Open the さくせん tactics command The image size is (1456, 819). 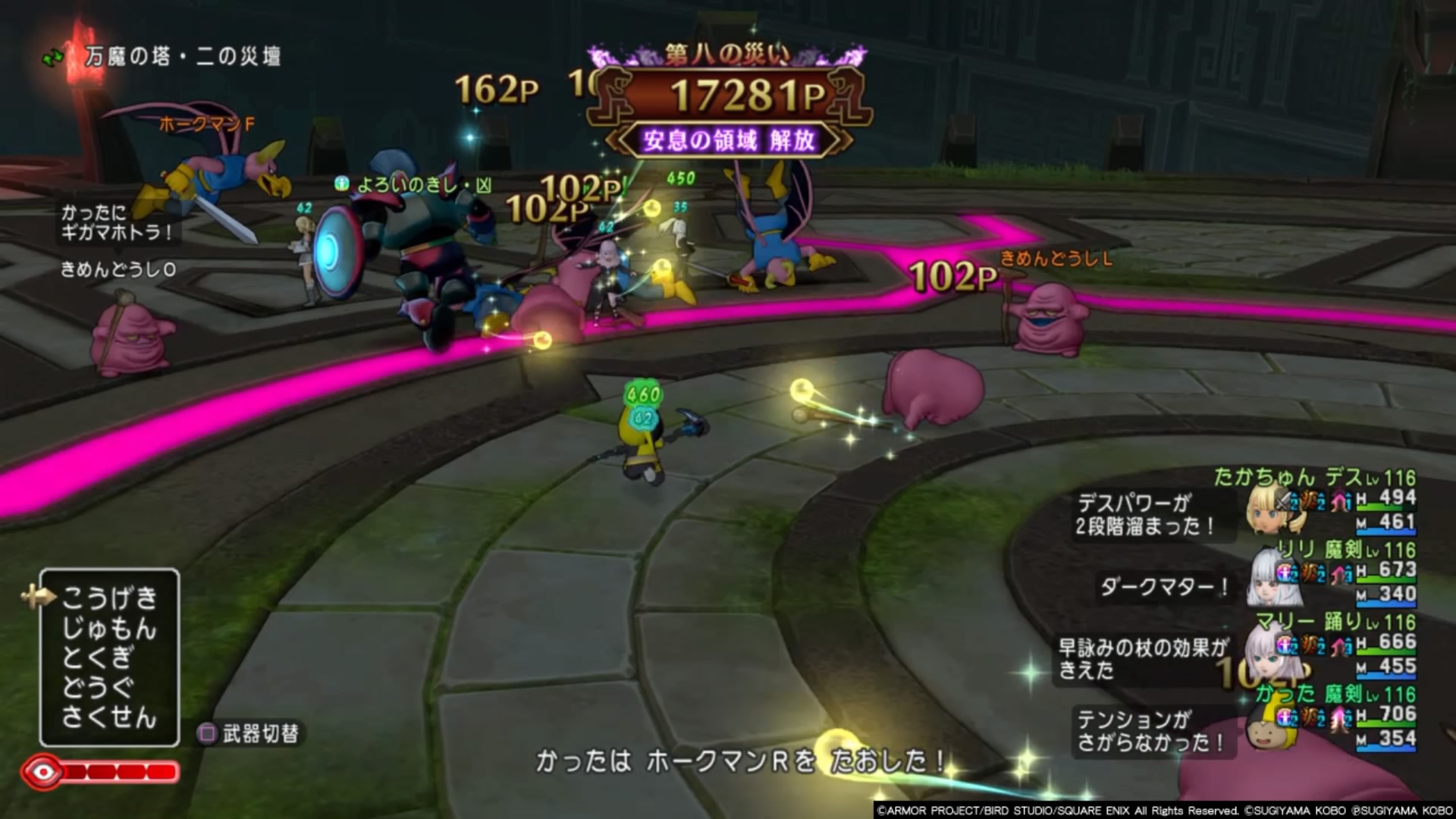(109, 717)
